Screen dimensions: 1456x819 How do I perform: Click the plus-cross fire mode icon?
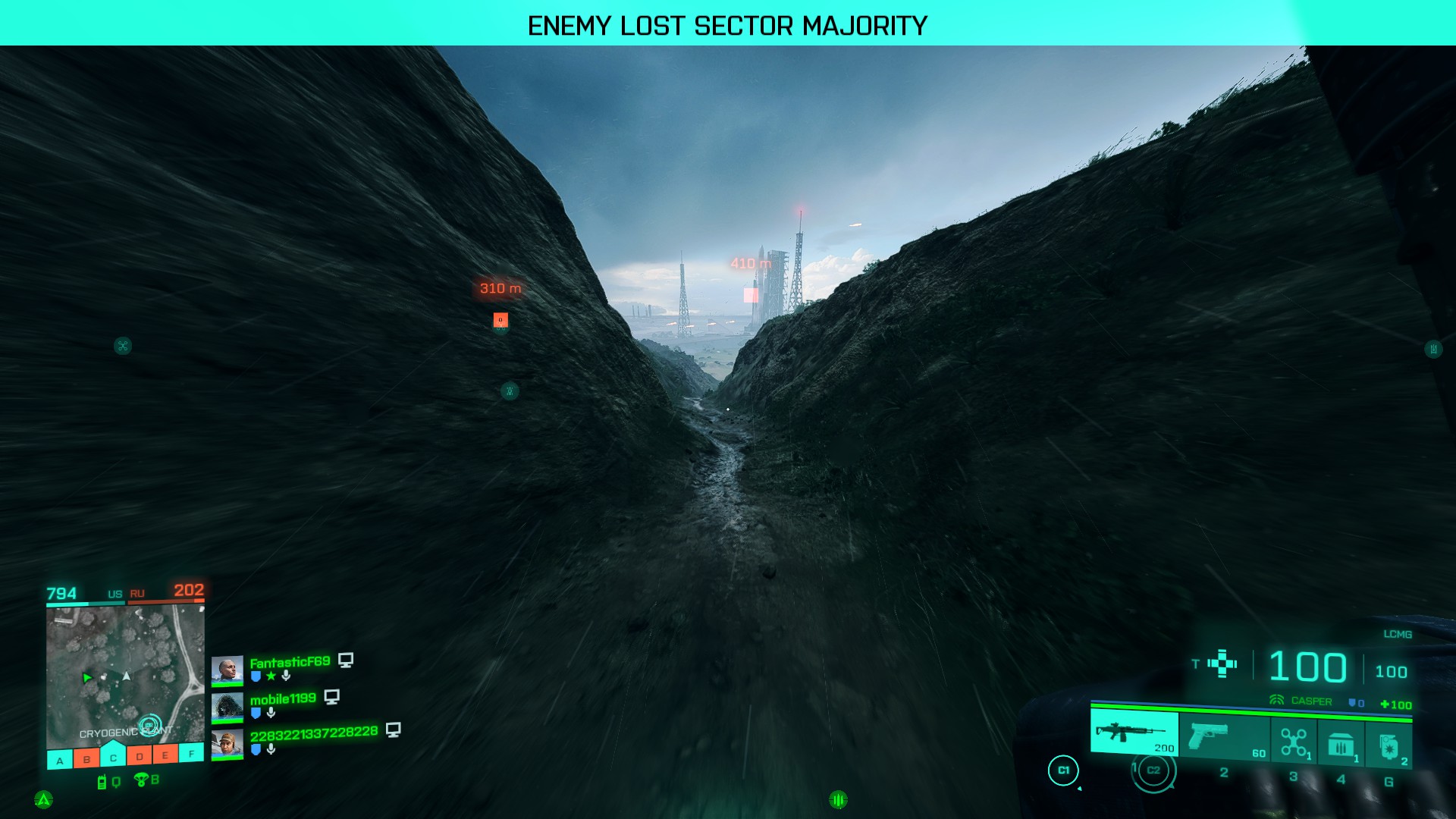pos(1222,664)
